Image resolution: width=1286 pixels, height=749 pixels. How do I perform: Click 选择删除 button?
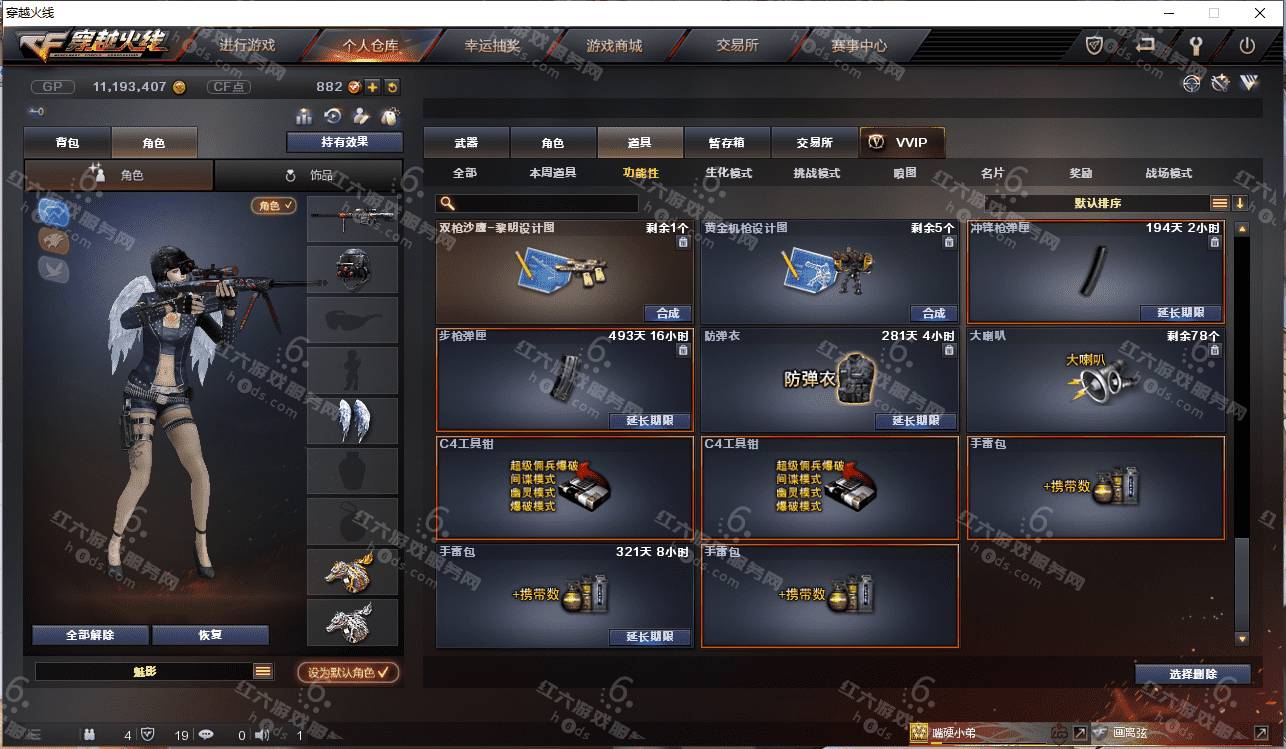[1192, 674]
